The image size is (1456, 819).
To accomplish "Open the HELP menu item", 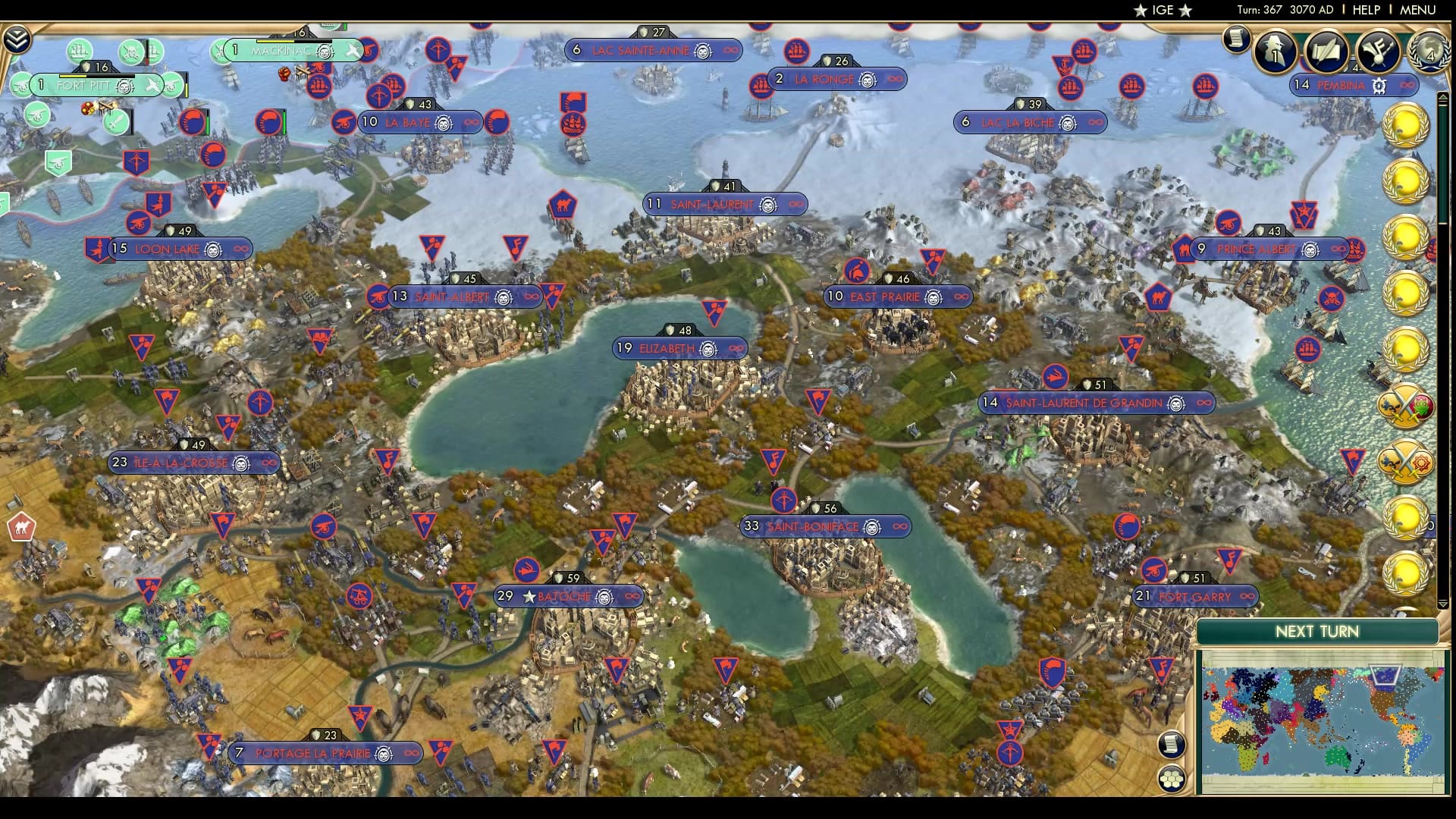I will point(1365,11).
